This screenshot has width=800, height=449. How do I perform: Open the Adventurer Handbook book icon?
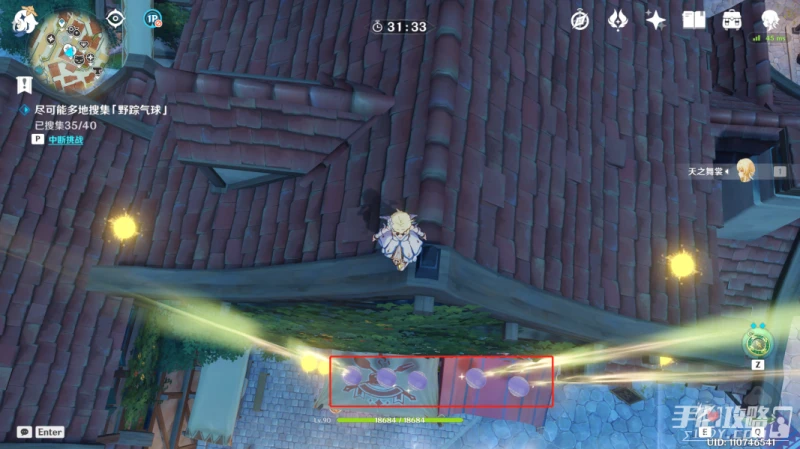coord(693,20)
